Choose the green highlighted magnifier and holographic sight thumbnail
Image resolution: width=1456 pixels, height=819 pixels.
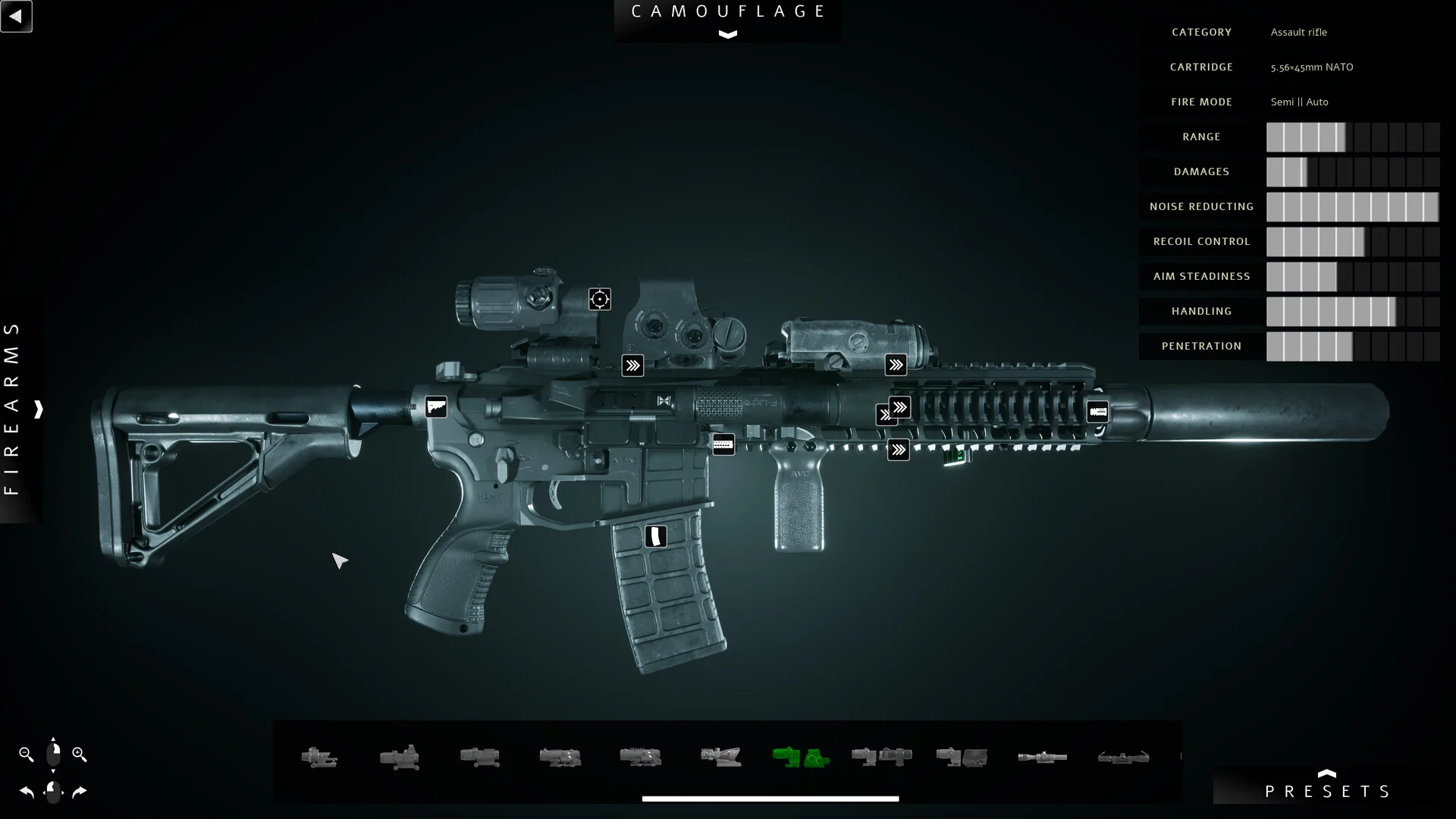(x=801, y=757)
